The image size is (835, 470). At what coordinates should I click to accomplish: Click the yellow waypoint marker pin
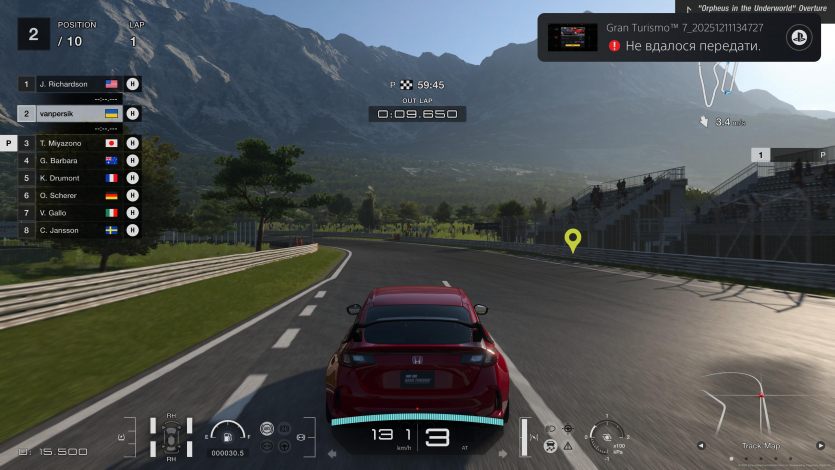[573, 239]
